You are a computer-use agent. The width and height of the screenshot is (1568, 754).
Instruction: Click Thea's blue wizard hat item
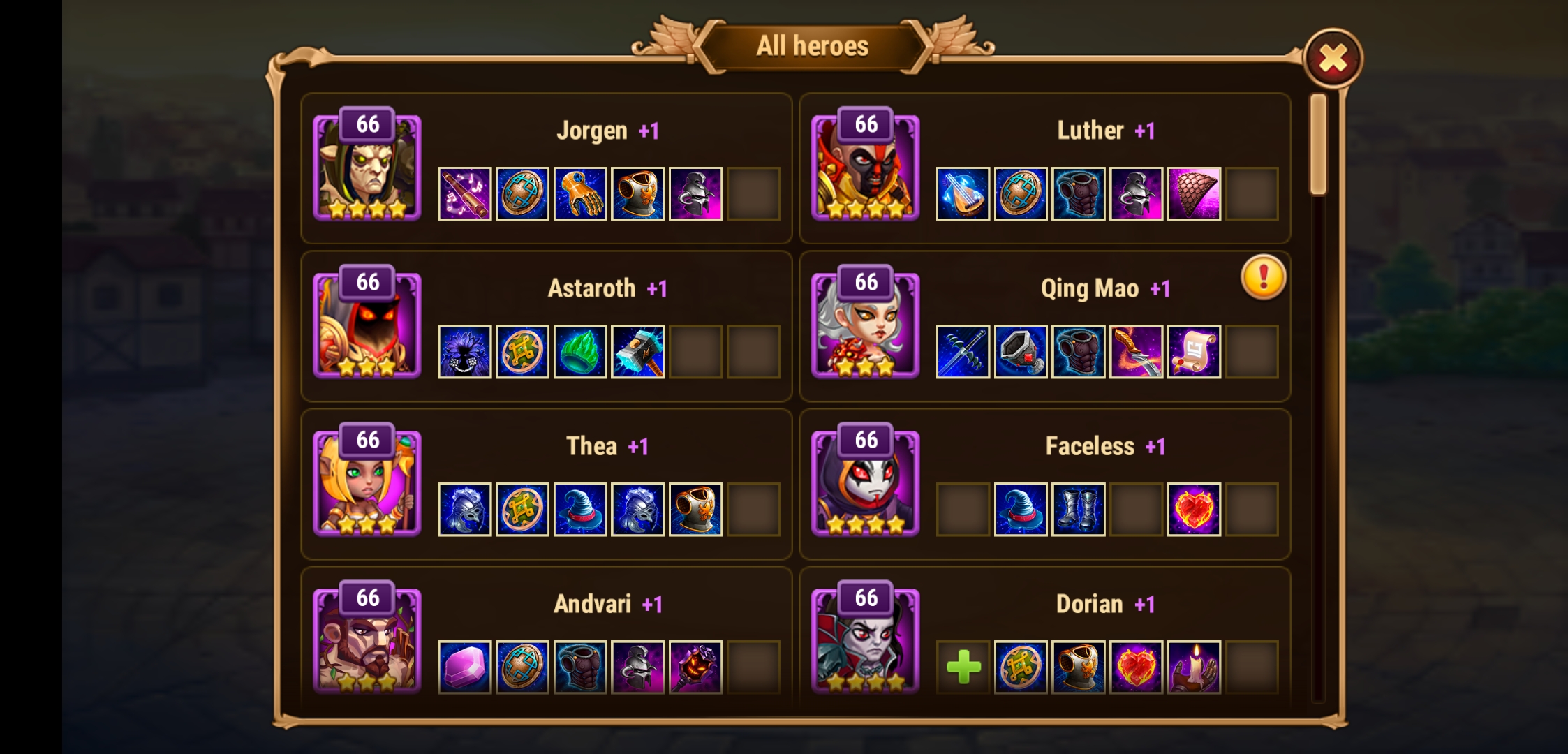581,508
